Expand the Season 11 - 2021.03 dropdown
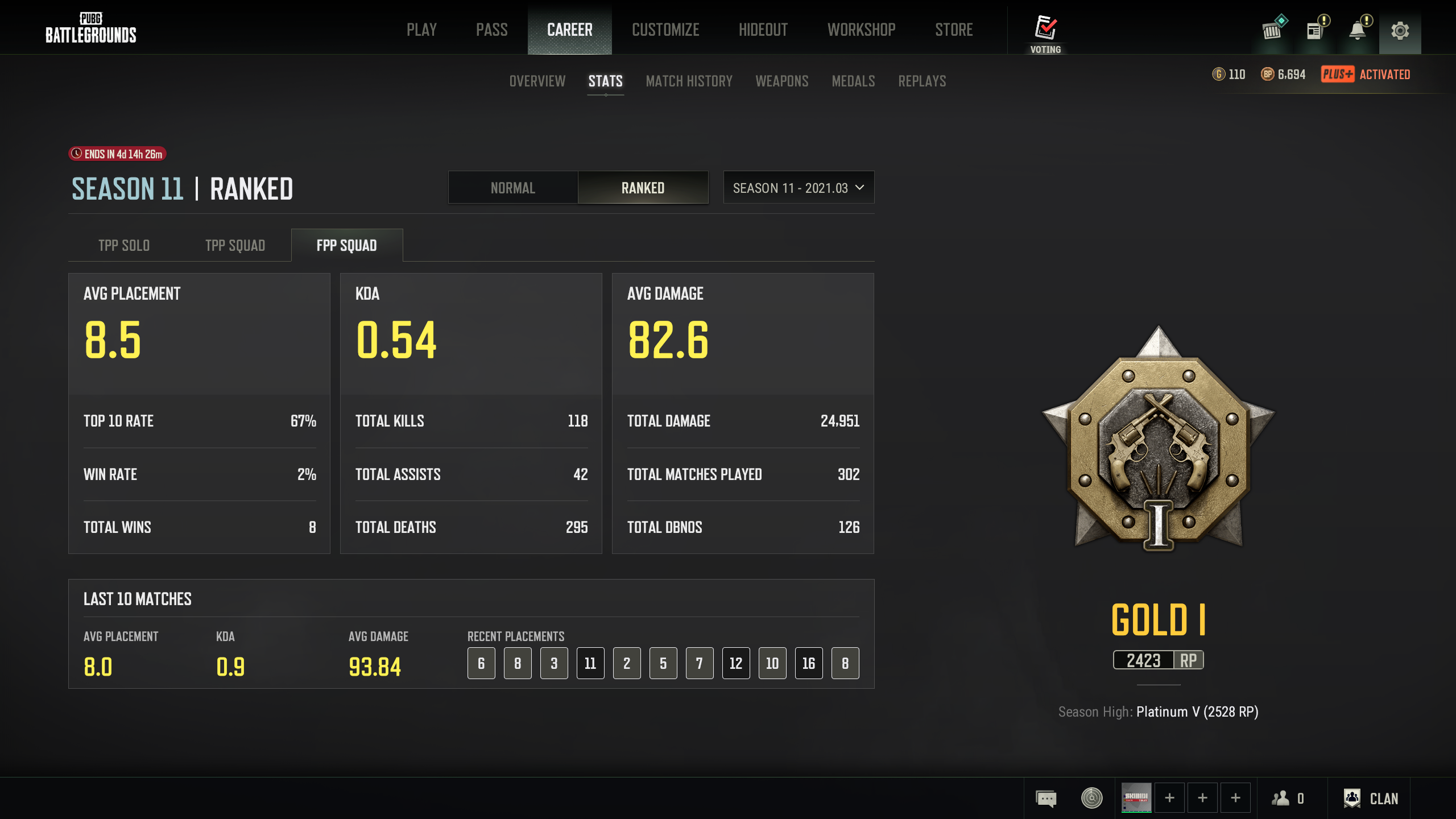 pyautogui.click(x=799, y=188)
